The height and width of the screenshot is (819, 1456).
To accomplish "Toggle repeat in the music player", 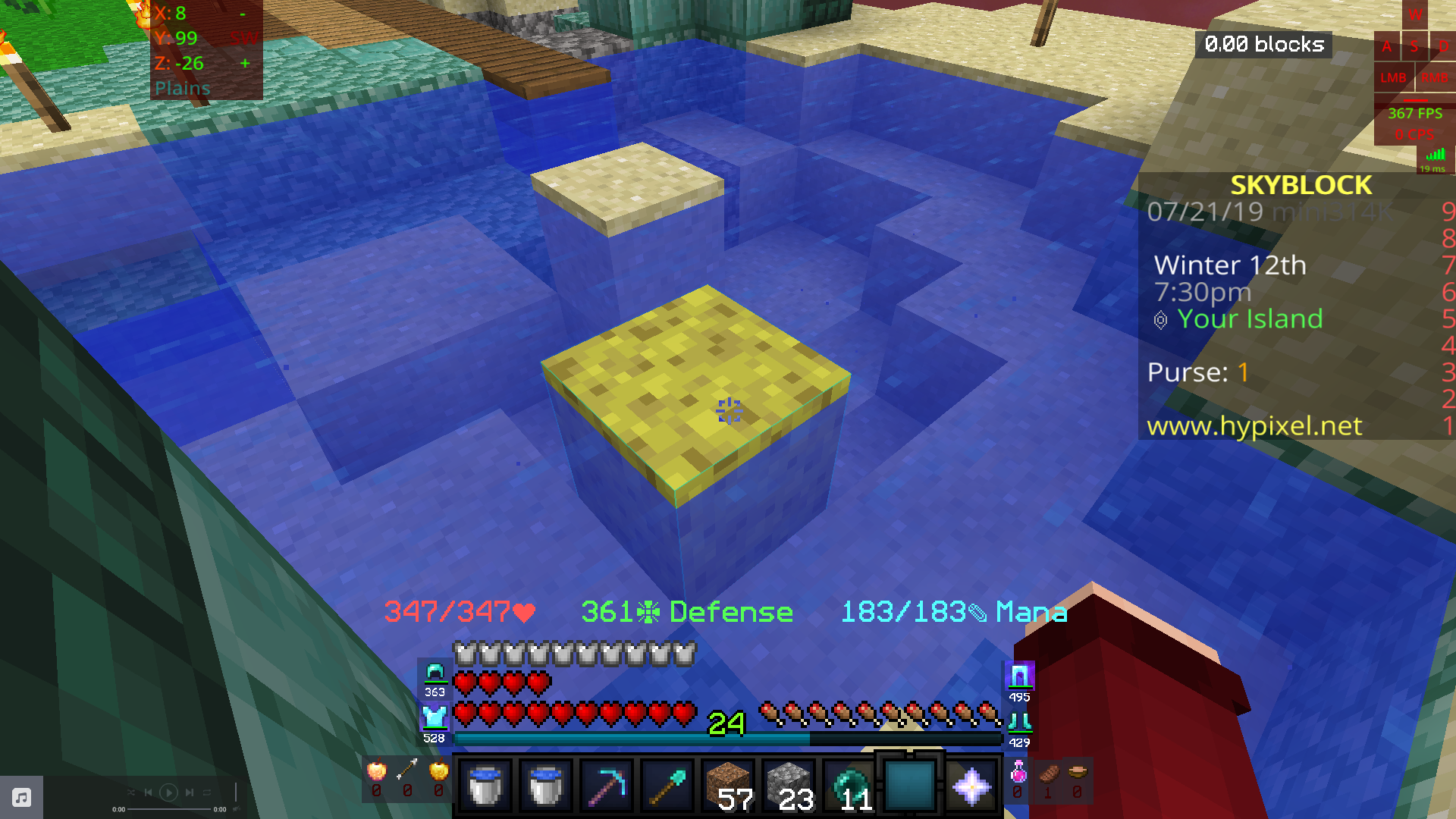I will point(207,792).
